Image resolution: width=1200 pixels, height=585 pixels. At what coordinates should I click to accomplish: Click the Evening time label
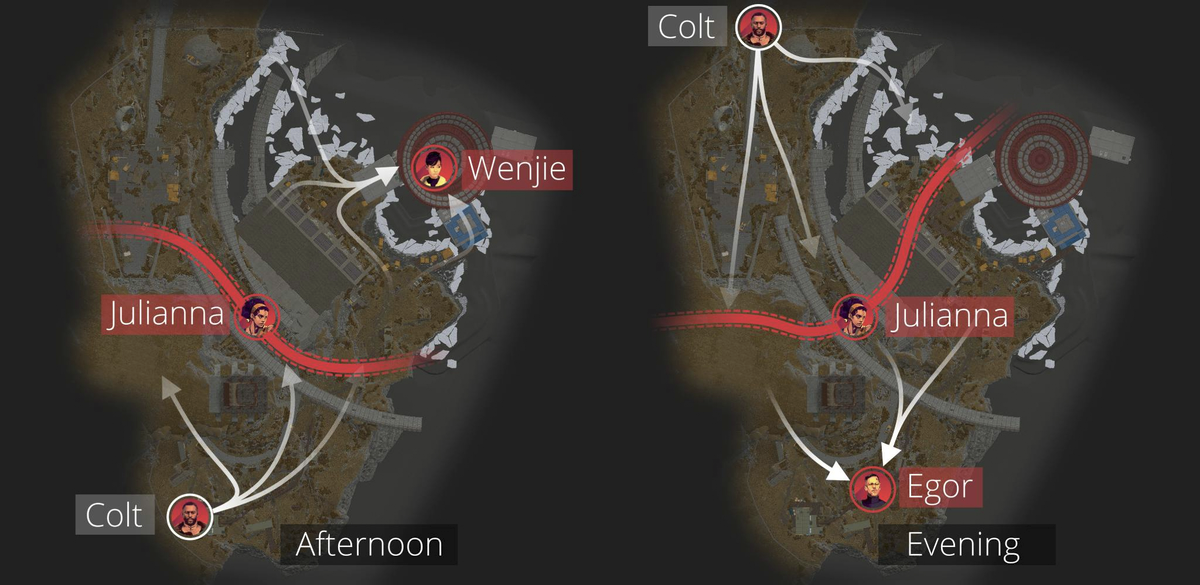pos(964,545)
